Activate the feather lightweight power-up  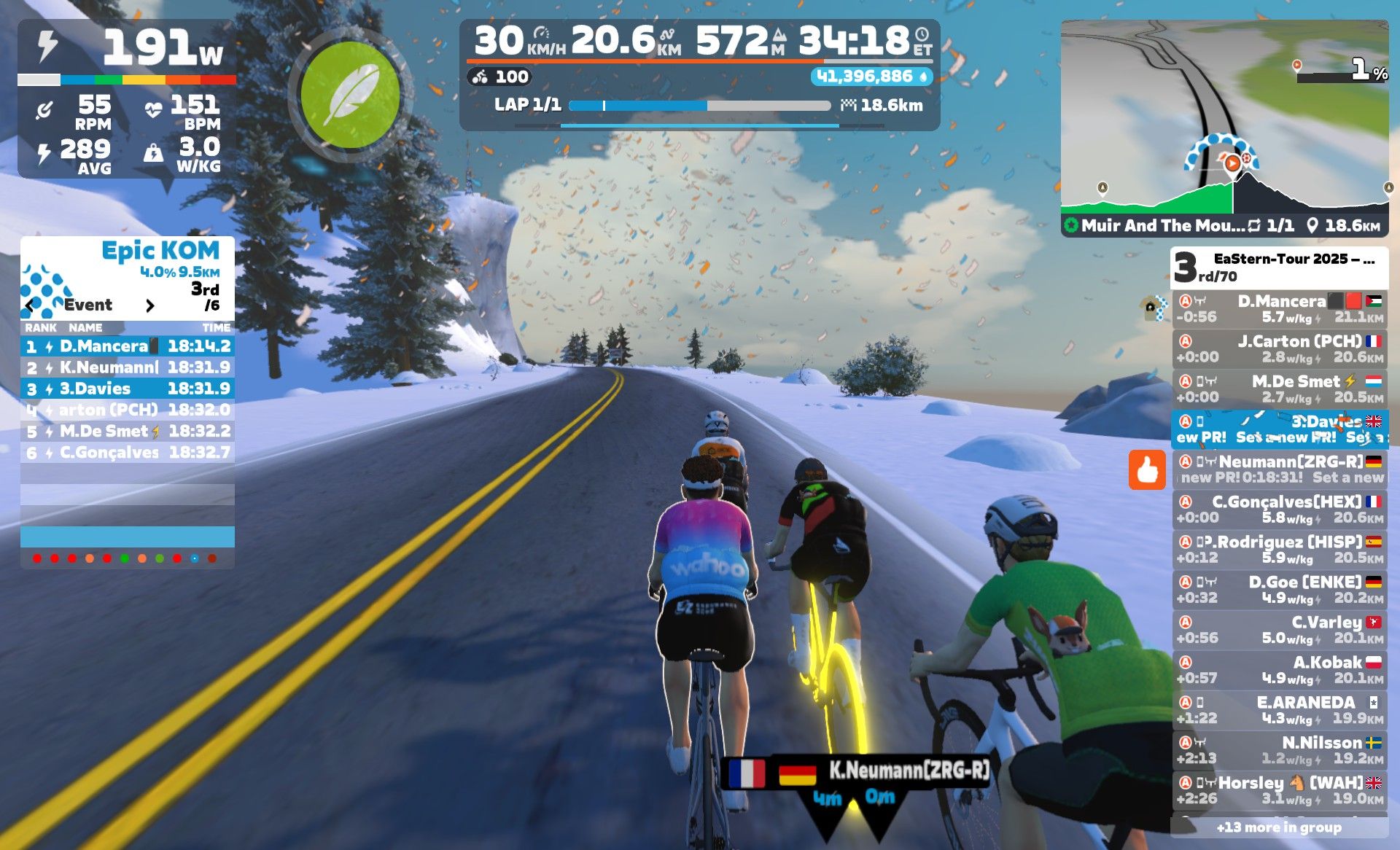pyautogui.click(x=351, y=94)
